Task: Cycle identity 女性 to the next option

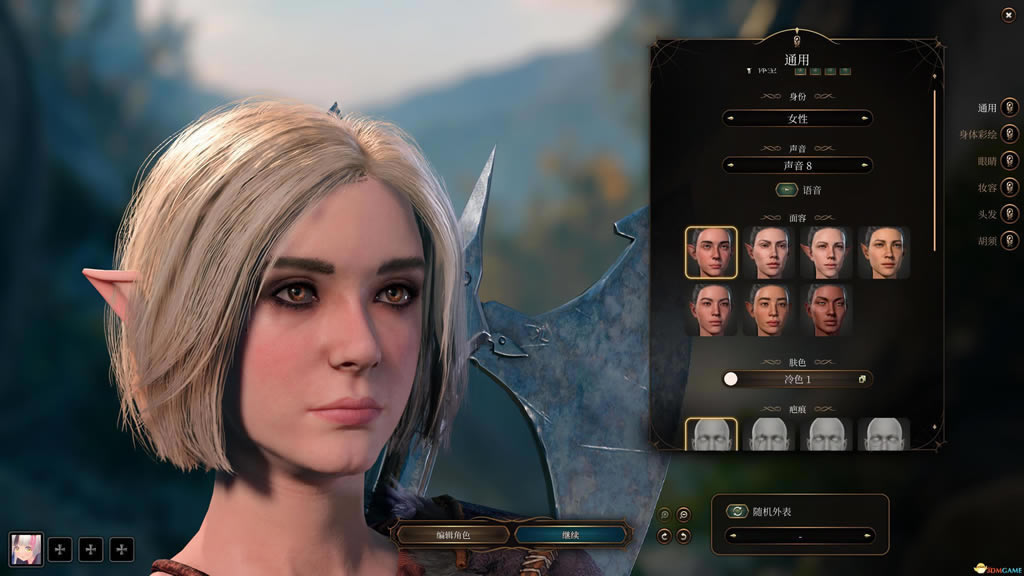Action: (x=865, y=119)
